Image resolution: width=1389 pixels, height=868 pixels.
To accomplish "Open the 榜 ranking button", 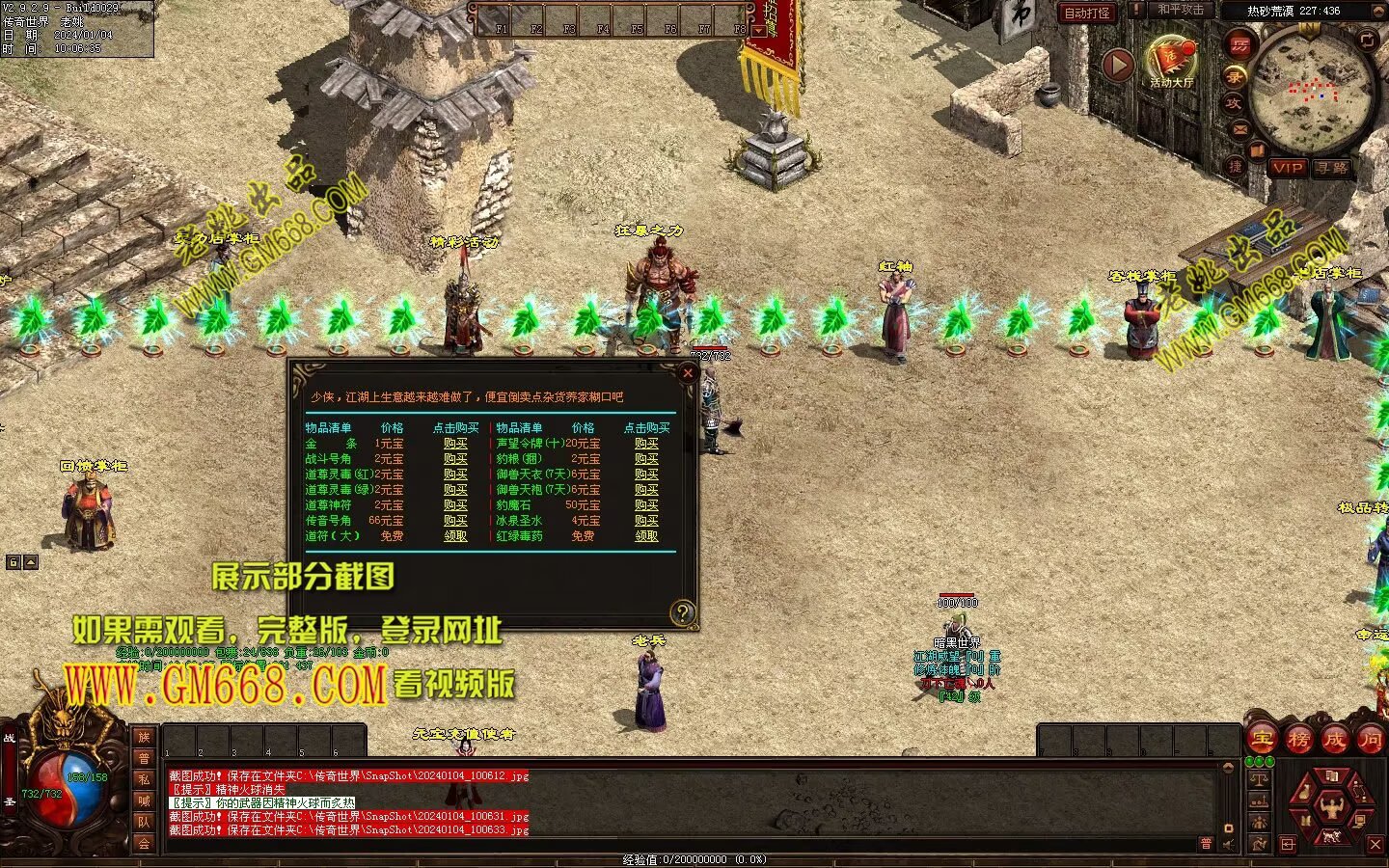I will [1298, 740].
